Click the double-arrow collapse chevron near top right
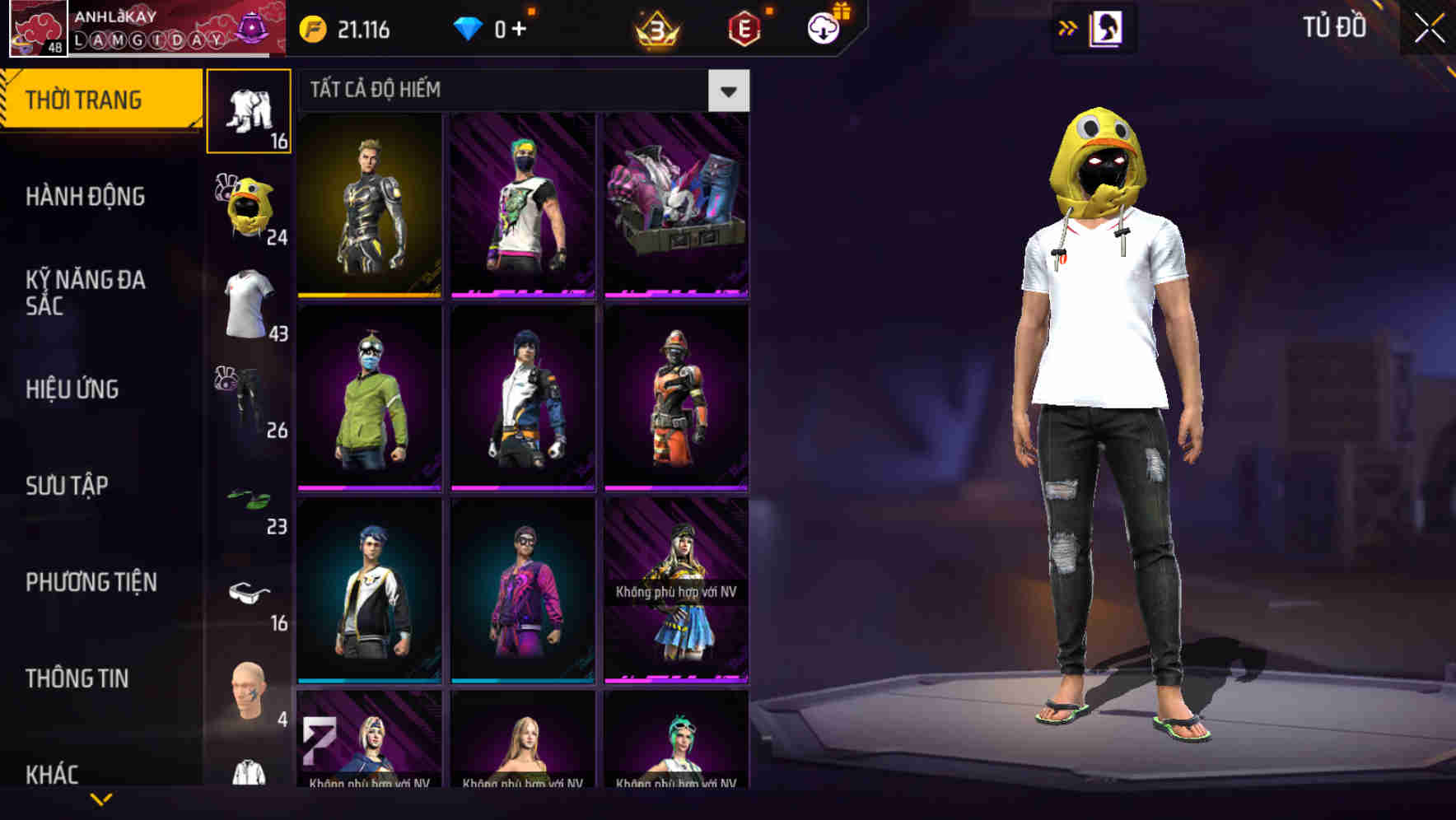The height and width of the screenshot is (820, 1456). pyautogui.click(x=1068, y=27)
